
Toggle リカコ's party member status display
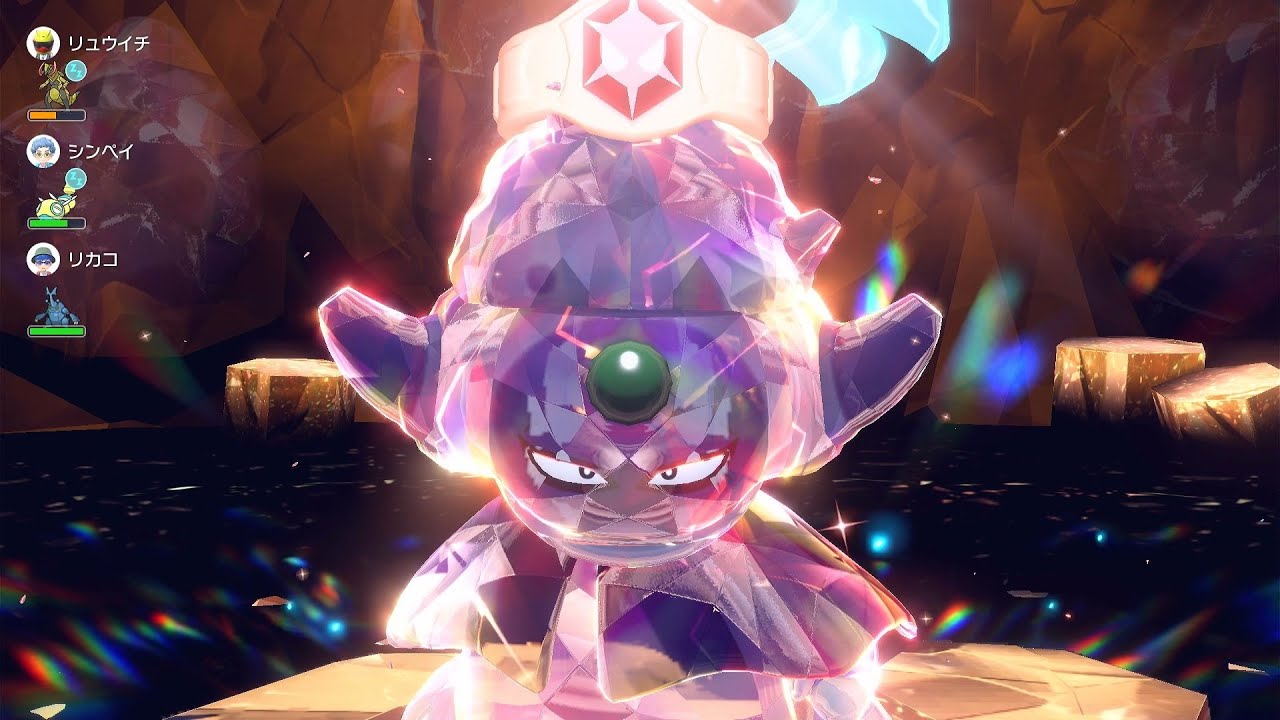[x=41, y=260]
